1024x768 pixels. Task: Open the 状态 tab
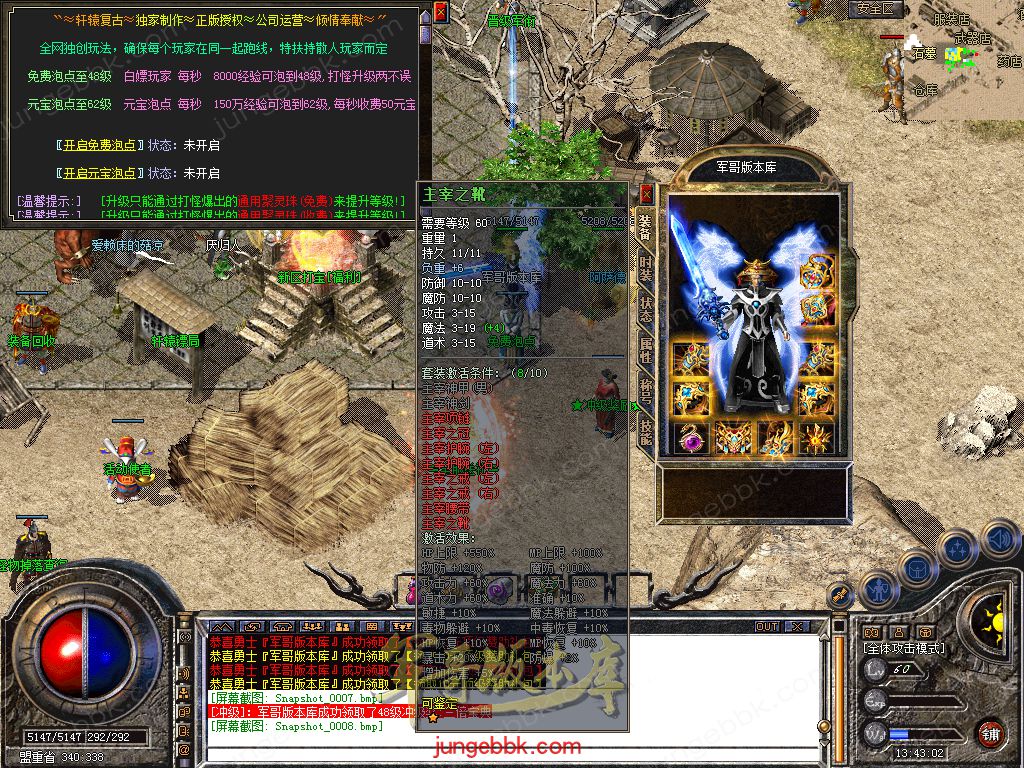[646, 310]
